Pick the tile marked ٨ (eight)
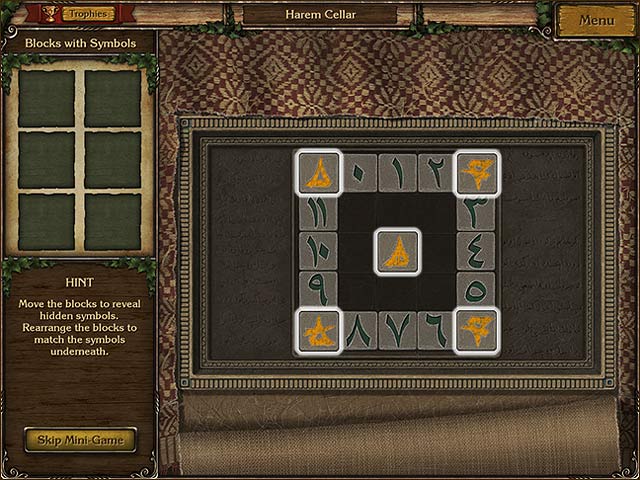The image size is (640, 480). point(358,330)
